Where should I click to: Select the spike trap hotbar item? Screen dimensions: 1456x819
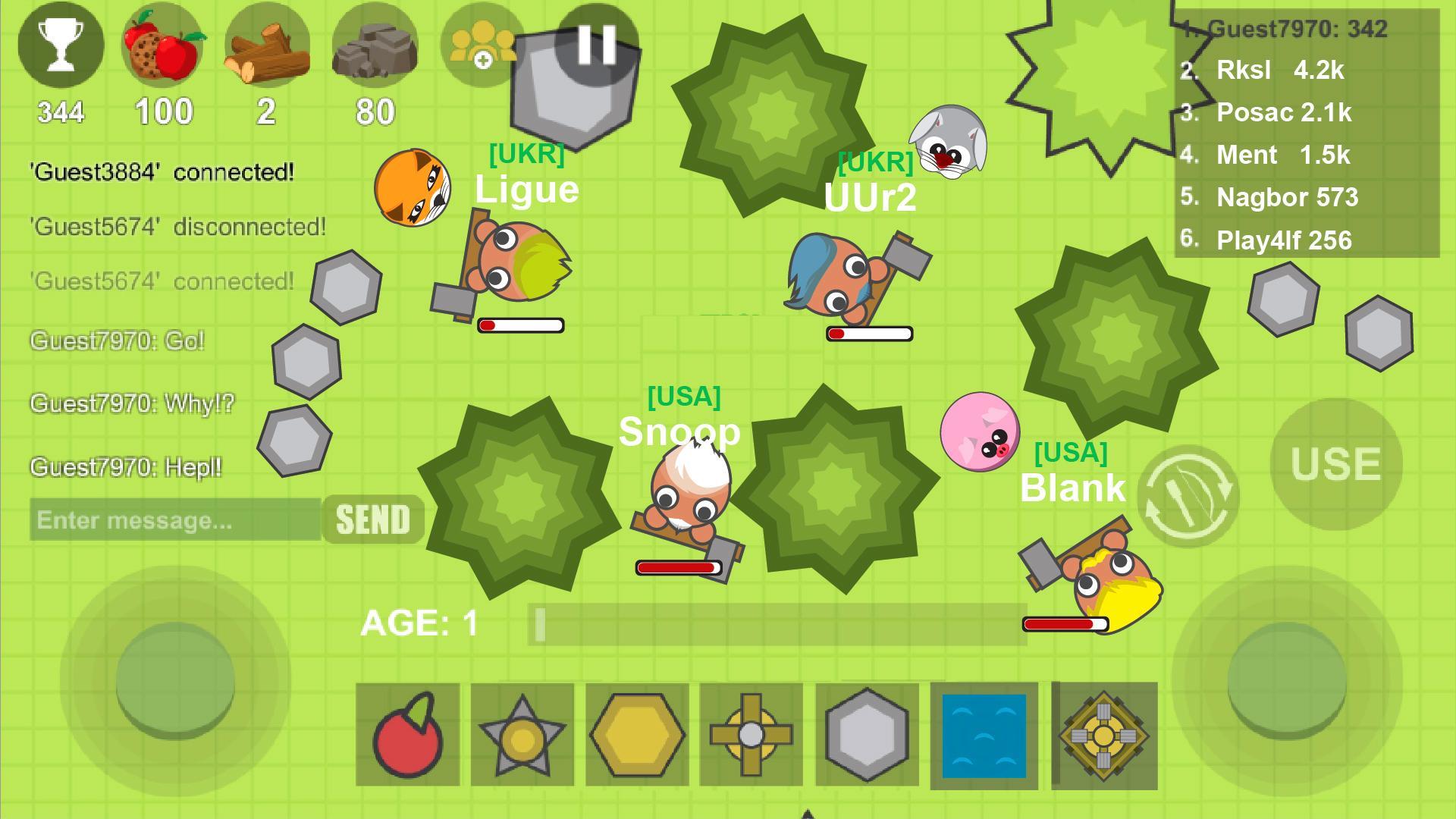523,734
